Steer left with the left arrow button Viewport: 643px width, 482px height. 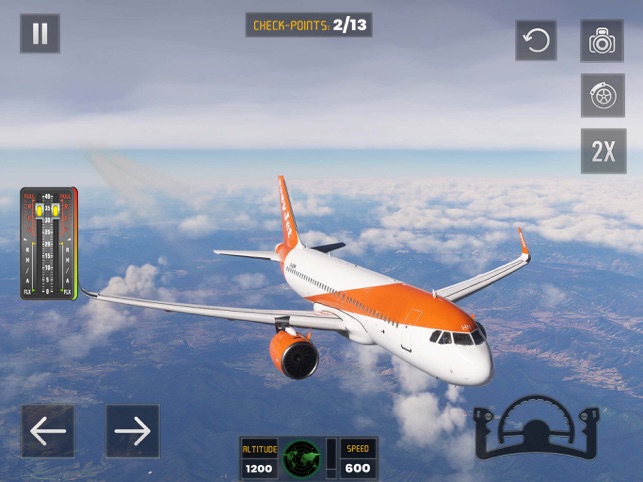point(48,431)
